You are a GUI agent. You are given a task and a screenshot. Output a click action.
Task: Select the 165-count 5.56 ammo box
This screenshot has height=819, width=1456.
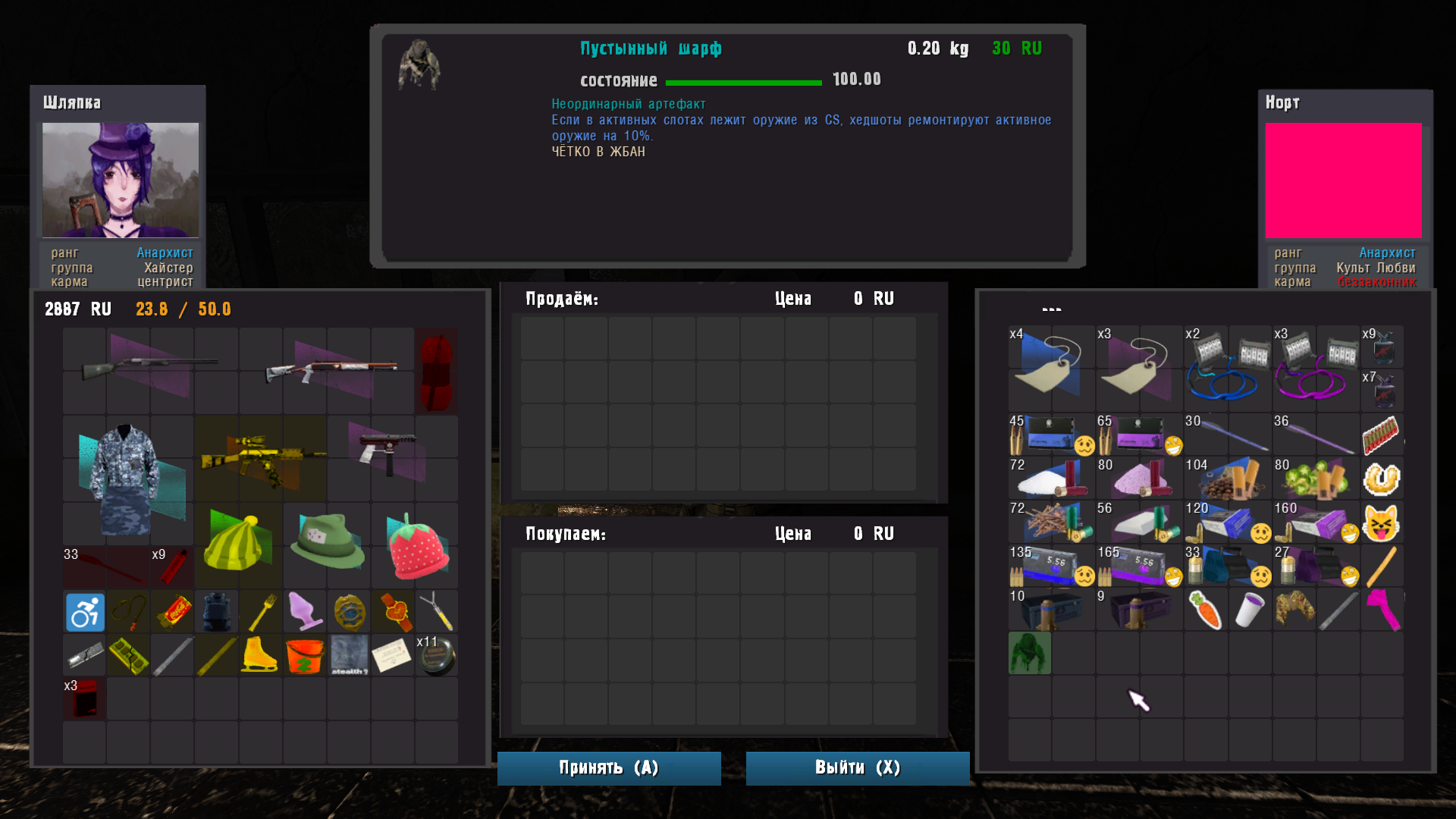click(1137, 566)
